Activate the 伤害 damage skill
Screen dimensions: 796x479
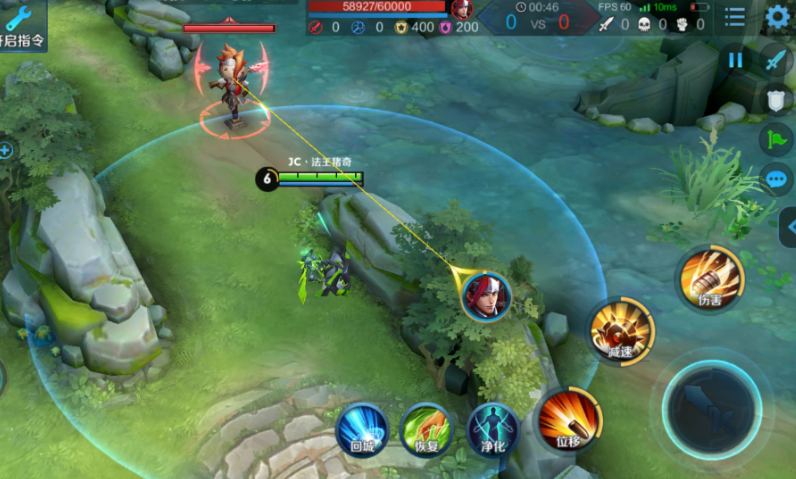tap(710, 279)
